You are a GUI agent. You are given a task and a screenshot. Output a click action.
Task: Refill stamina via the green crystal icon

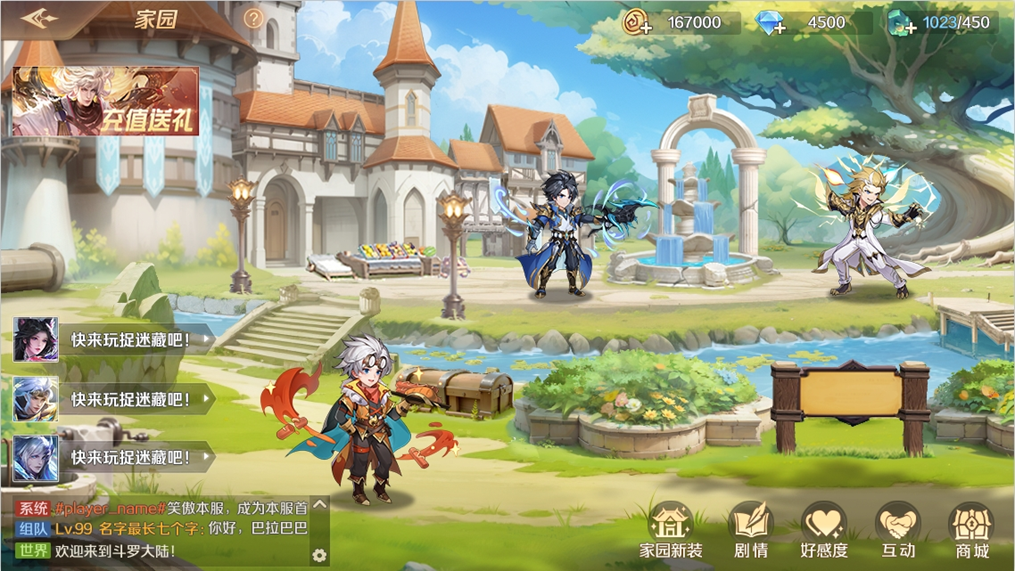tap(901, 23)
